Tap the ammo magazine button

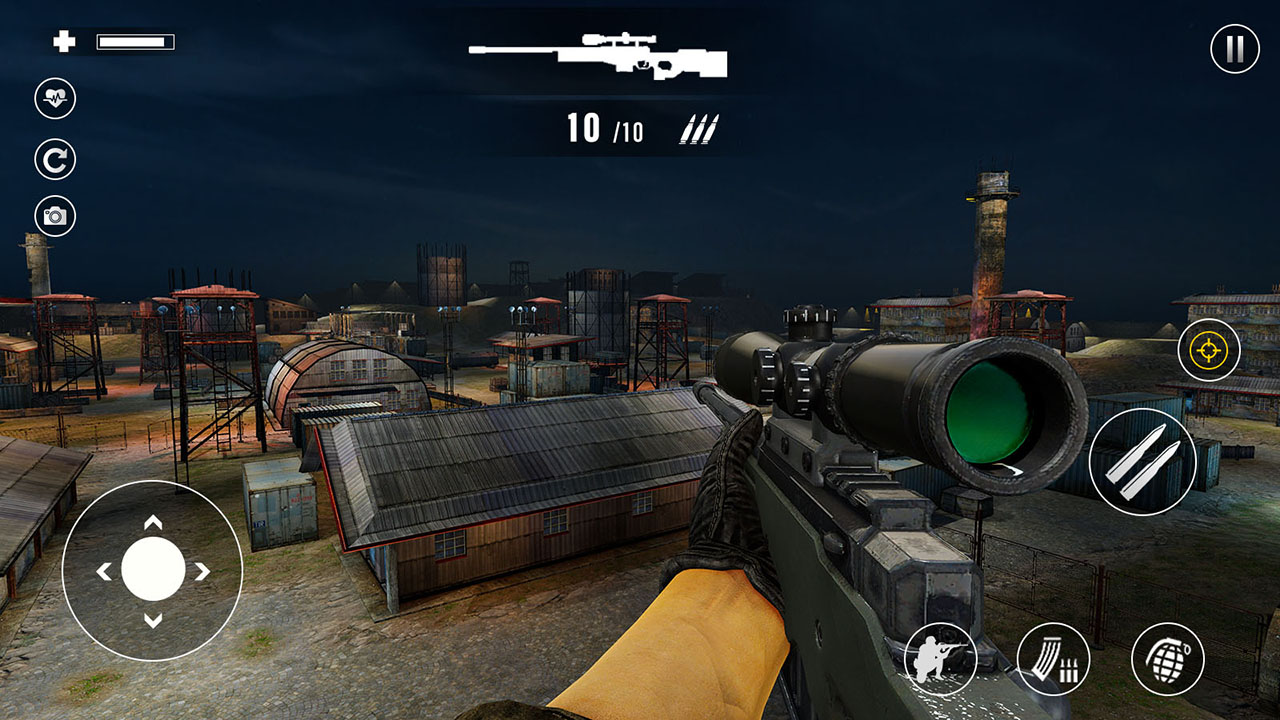(x=1053, y=659)
